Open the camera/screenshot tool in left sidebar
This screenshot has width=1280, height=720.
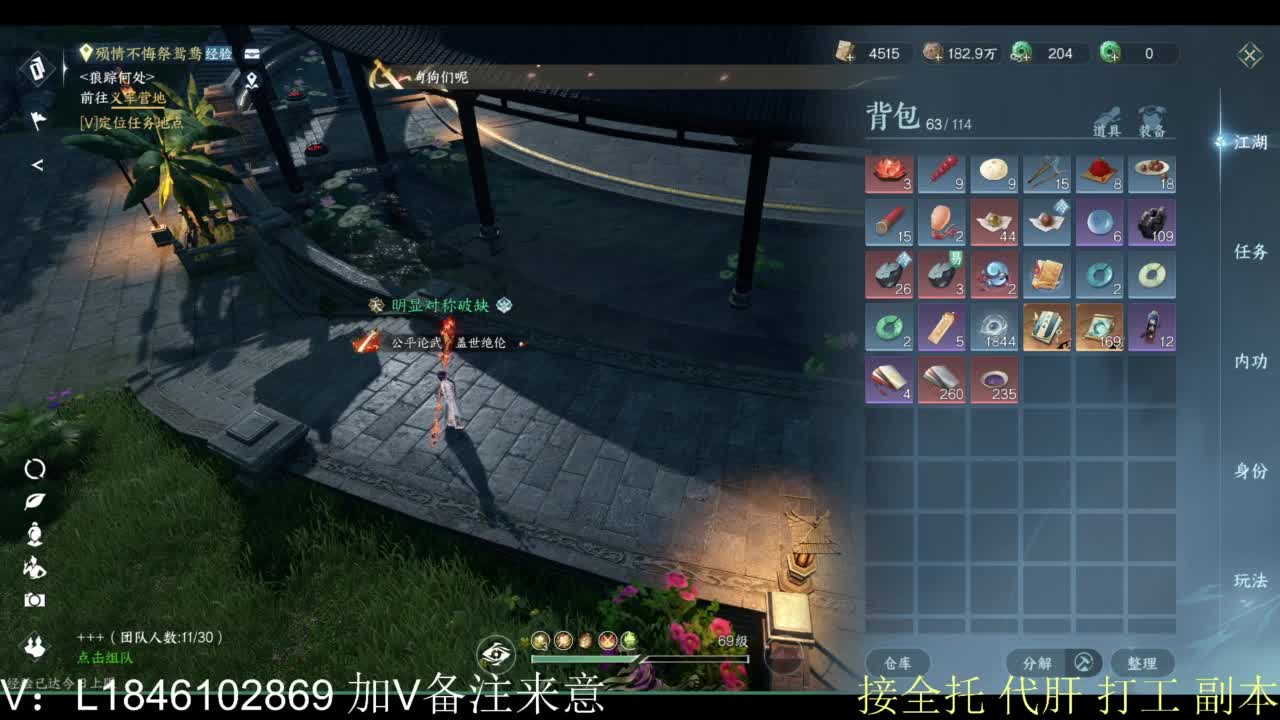(x=33, y=598)
